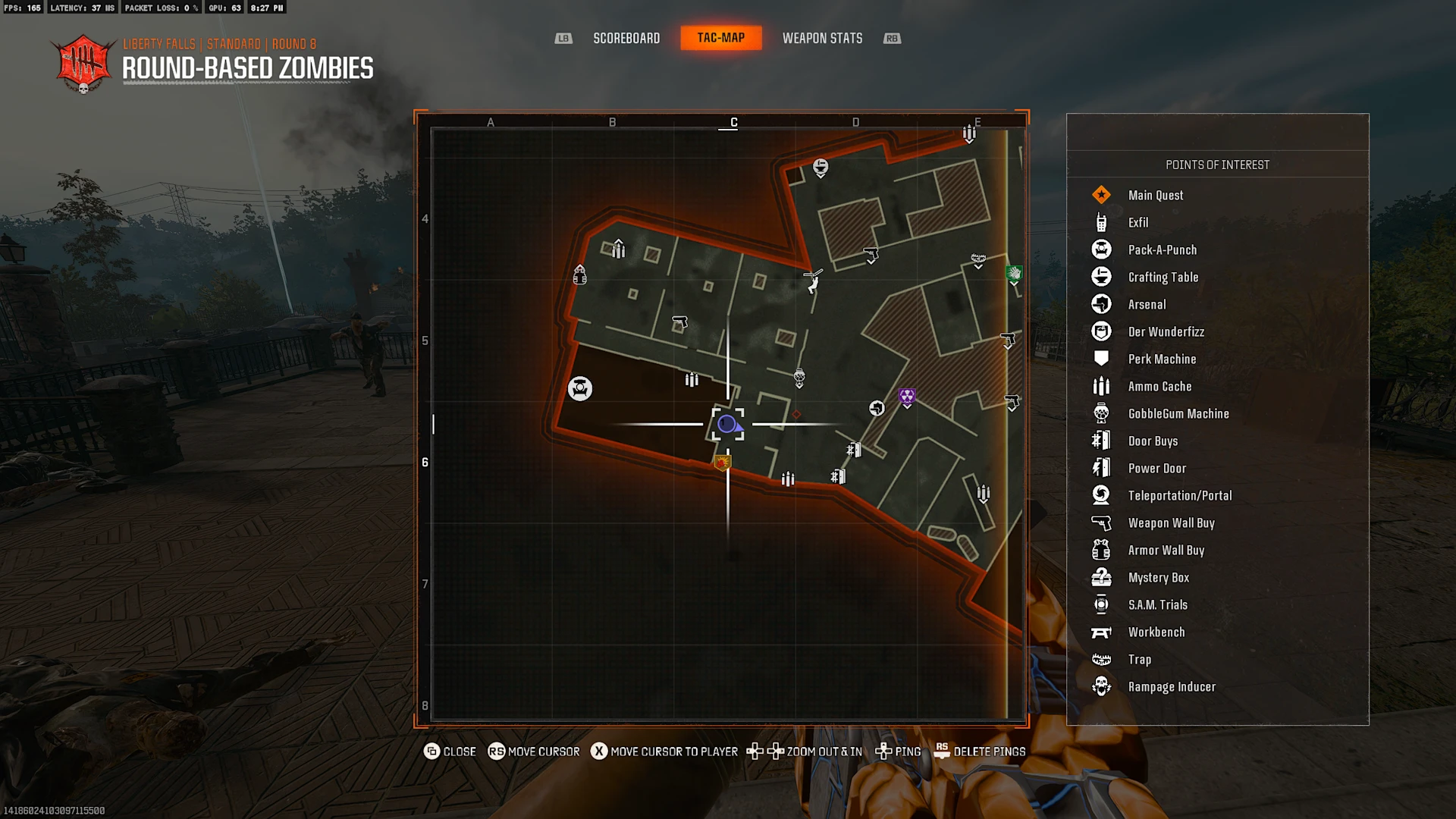Select the GobbleGum Machine marker on the map
Screen dimensions: 1456x819
799,377
